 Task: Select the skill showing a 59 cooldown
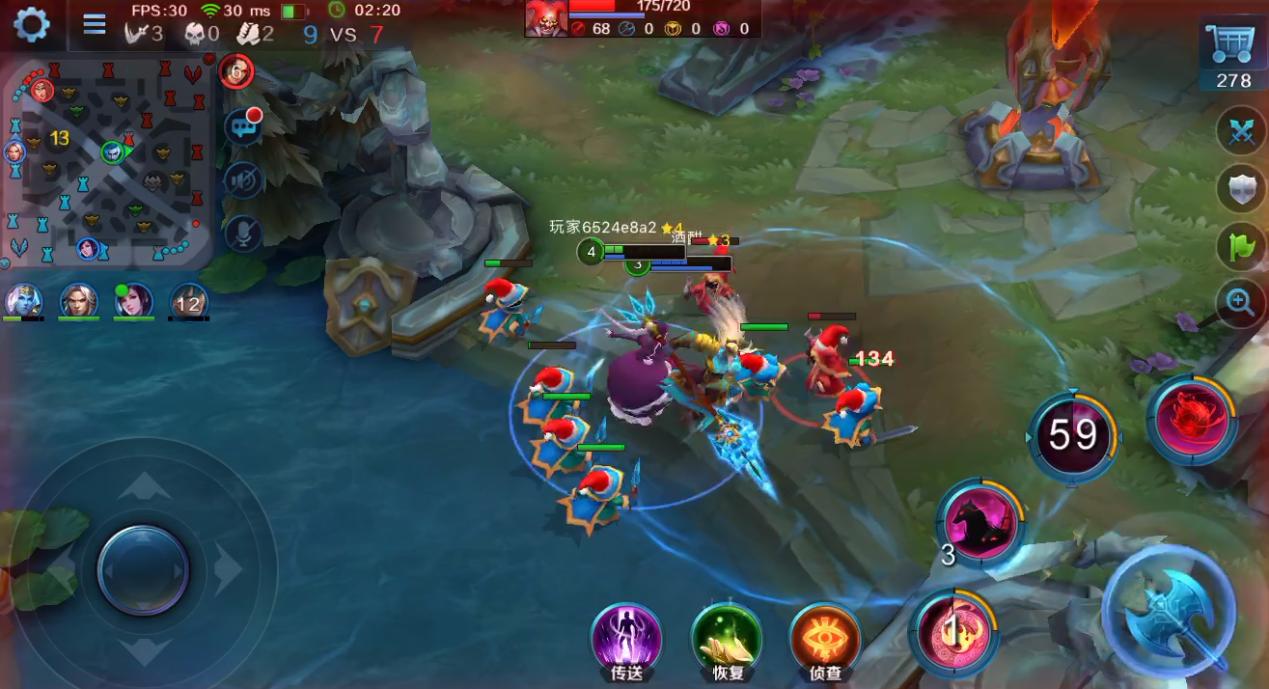tap(1072, 438)
